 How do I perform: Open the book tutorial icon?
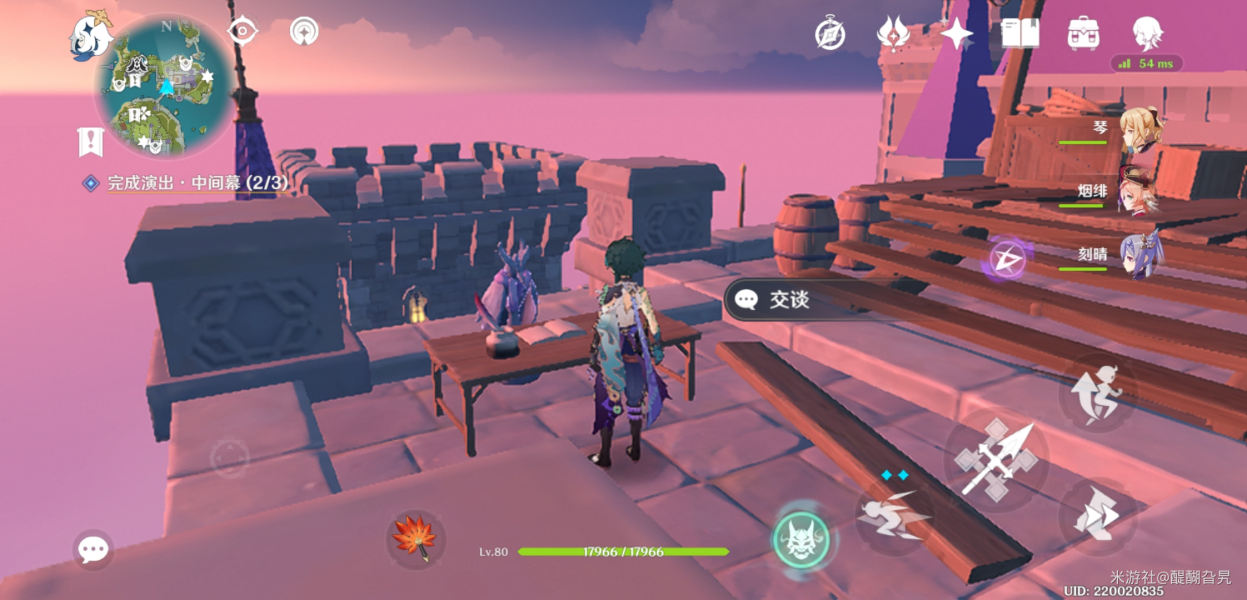click(x=1020, y=34)
